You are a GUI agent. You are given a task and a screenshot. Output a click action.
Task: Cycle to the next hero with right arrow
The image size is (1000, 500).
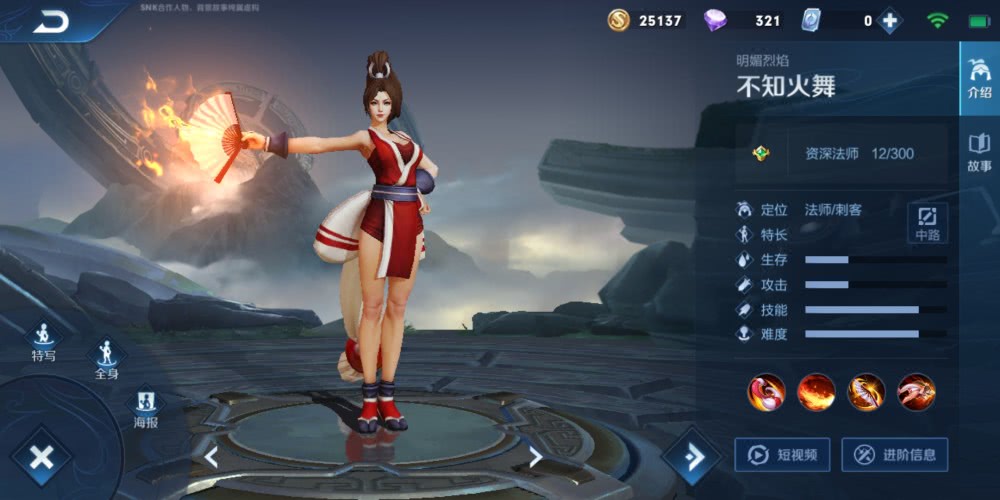(536, 457)
